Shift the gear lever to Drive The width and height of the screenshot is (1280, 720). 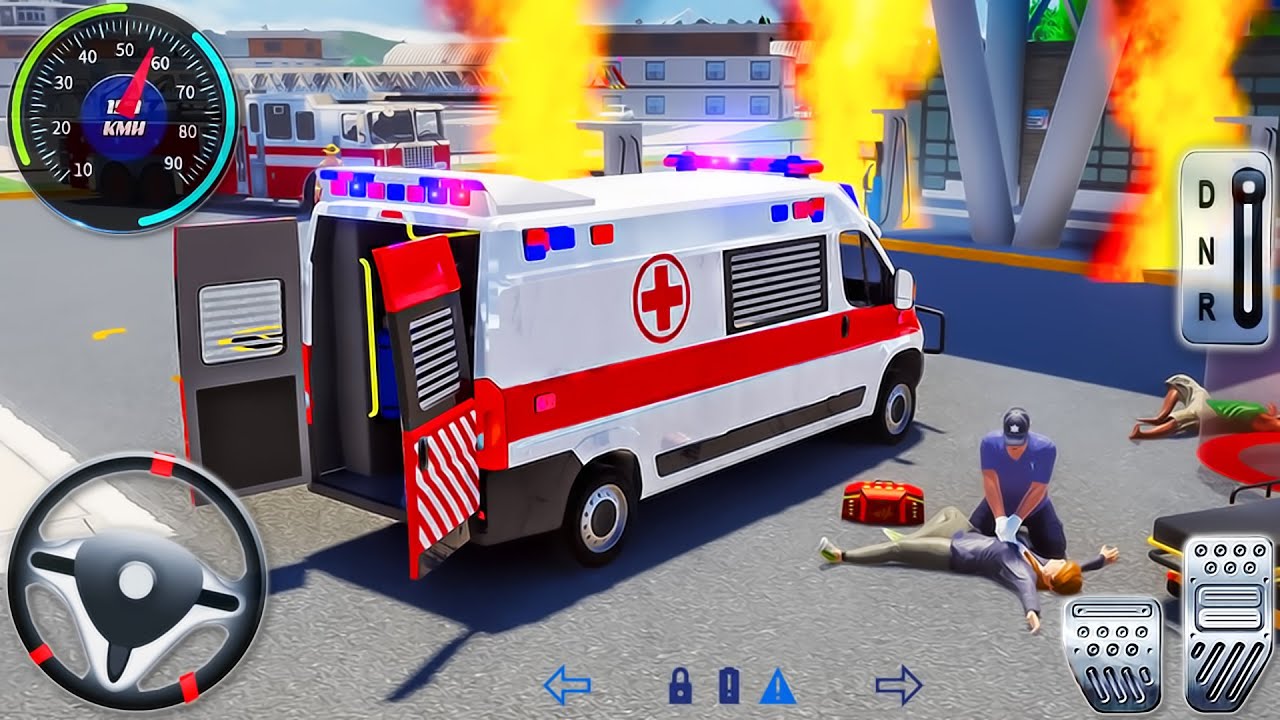click(1207, 196)
